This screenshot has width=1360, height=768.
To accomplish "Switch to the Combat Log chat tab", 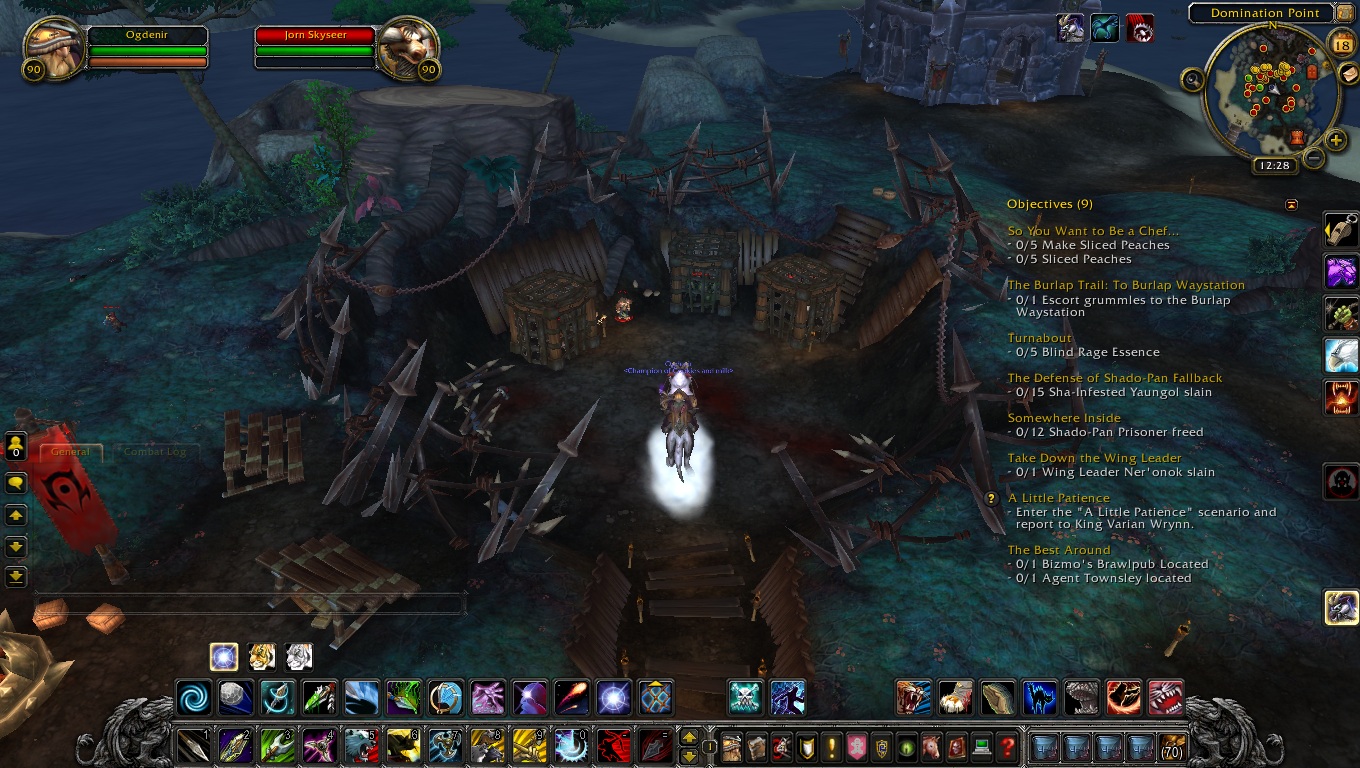I will tap(154, 452).
